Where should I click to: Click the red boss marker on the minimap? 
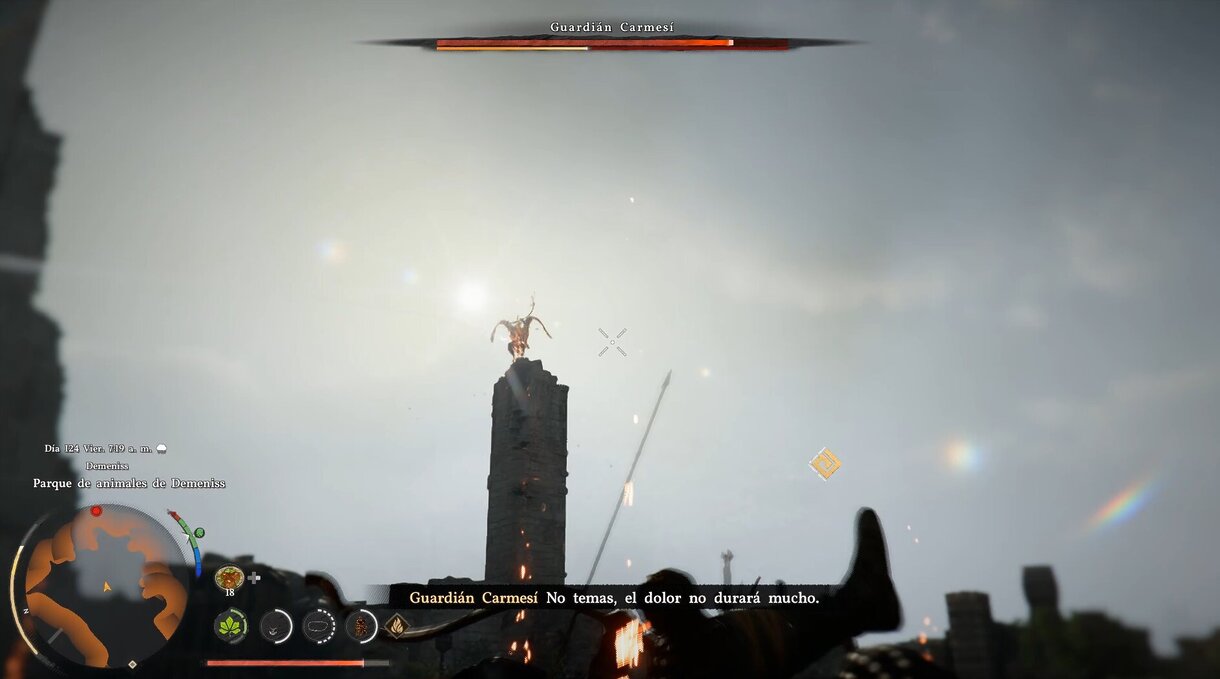(x=96, y=511)
